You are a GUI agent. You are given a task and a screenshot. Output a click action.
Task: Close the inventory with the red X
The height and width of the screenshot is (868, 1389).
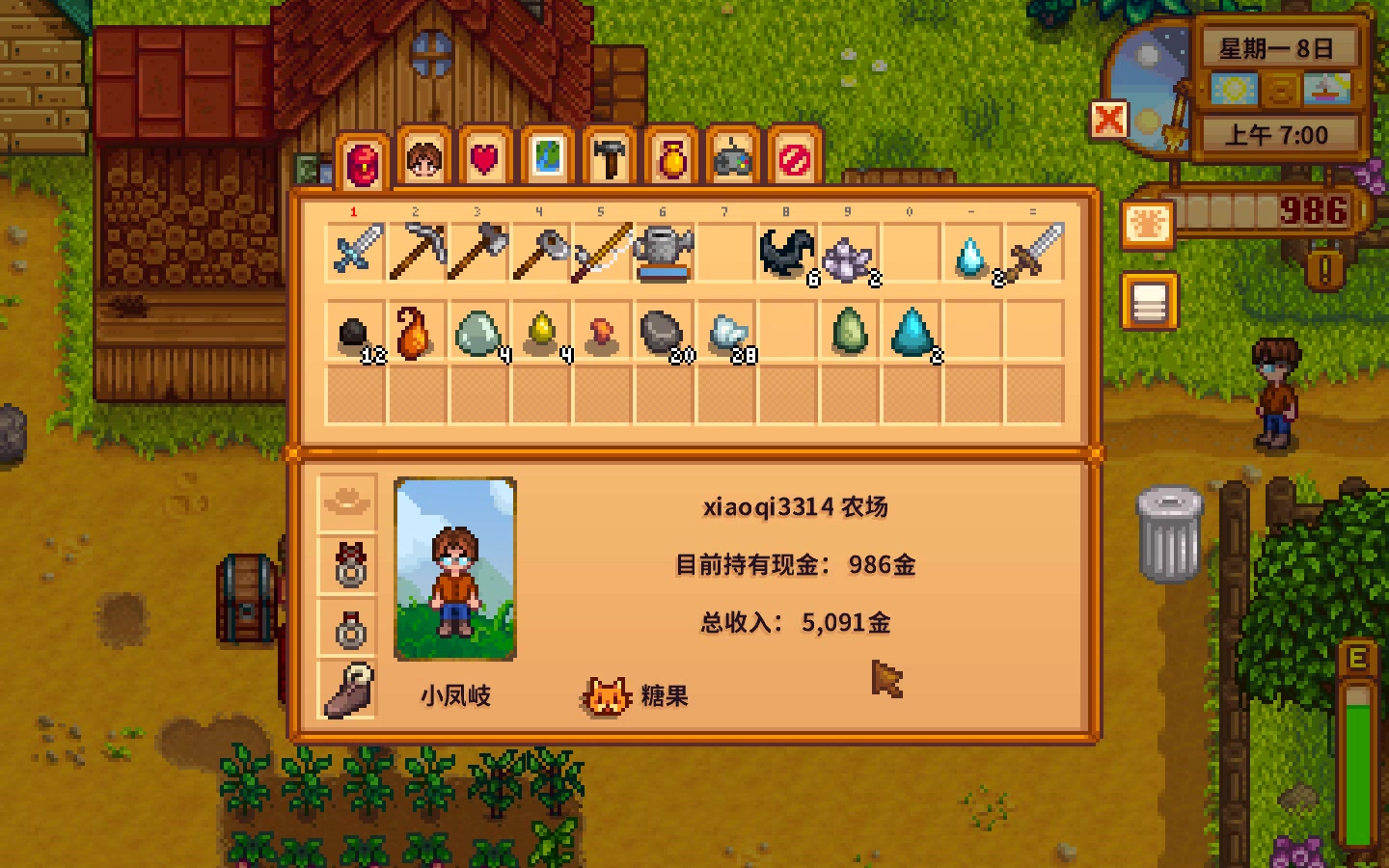(x=1108, y=121)
